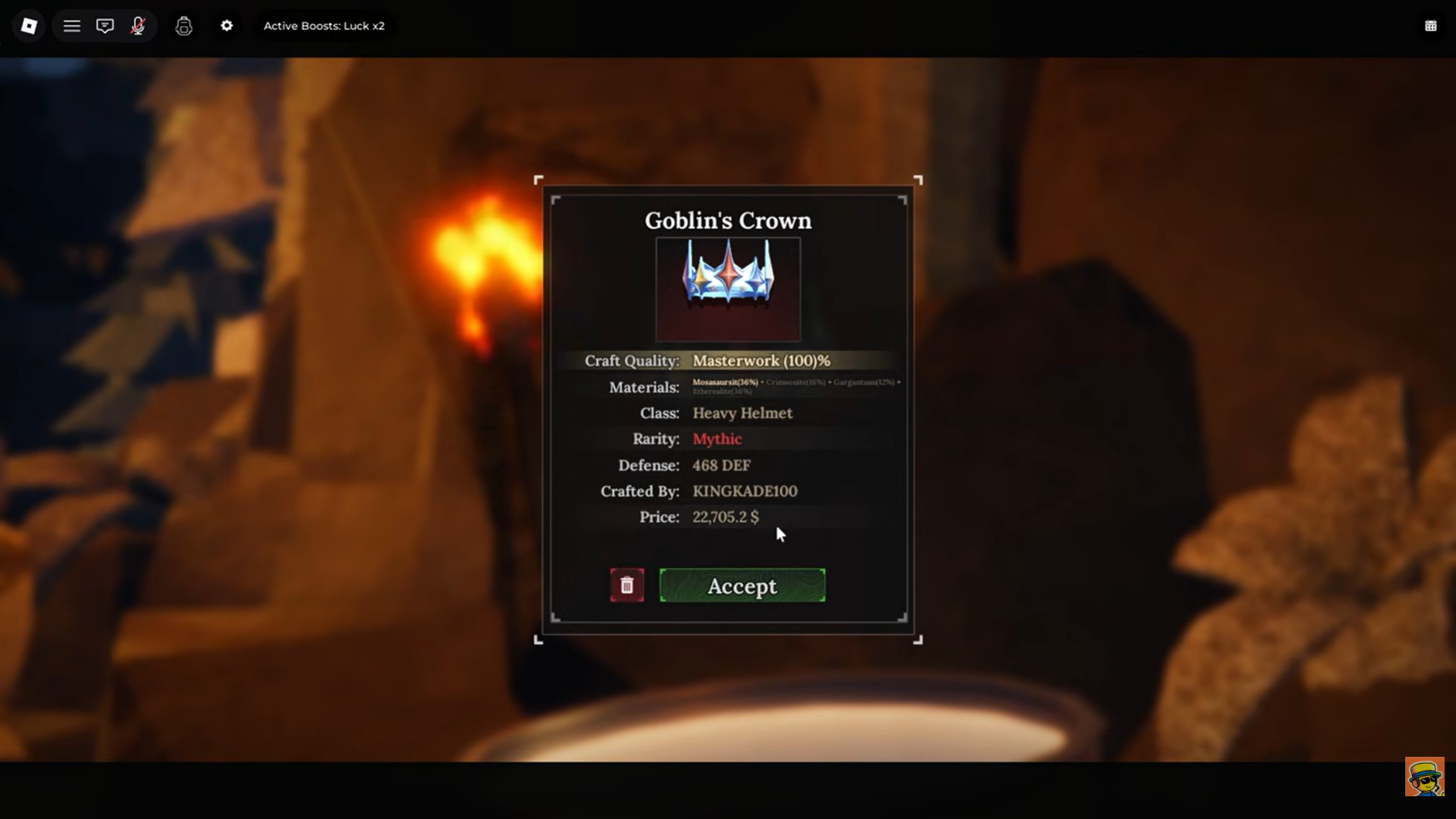Select the Goblin's Crown item thumbnail

click(x=728, y=288)
